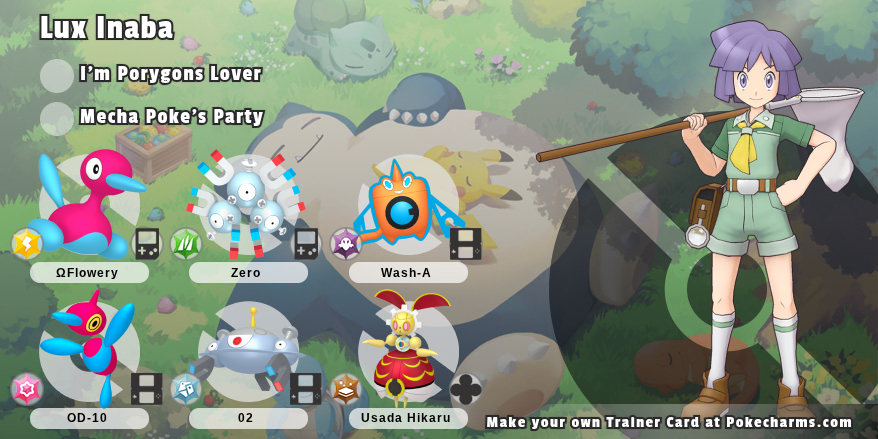The height and width of the screenshot is (439, 878).
Task: Click the circle badge beside I'm Porygons Lover
Action: click(x=57, y=76)
